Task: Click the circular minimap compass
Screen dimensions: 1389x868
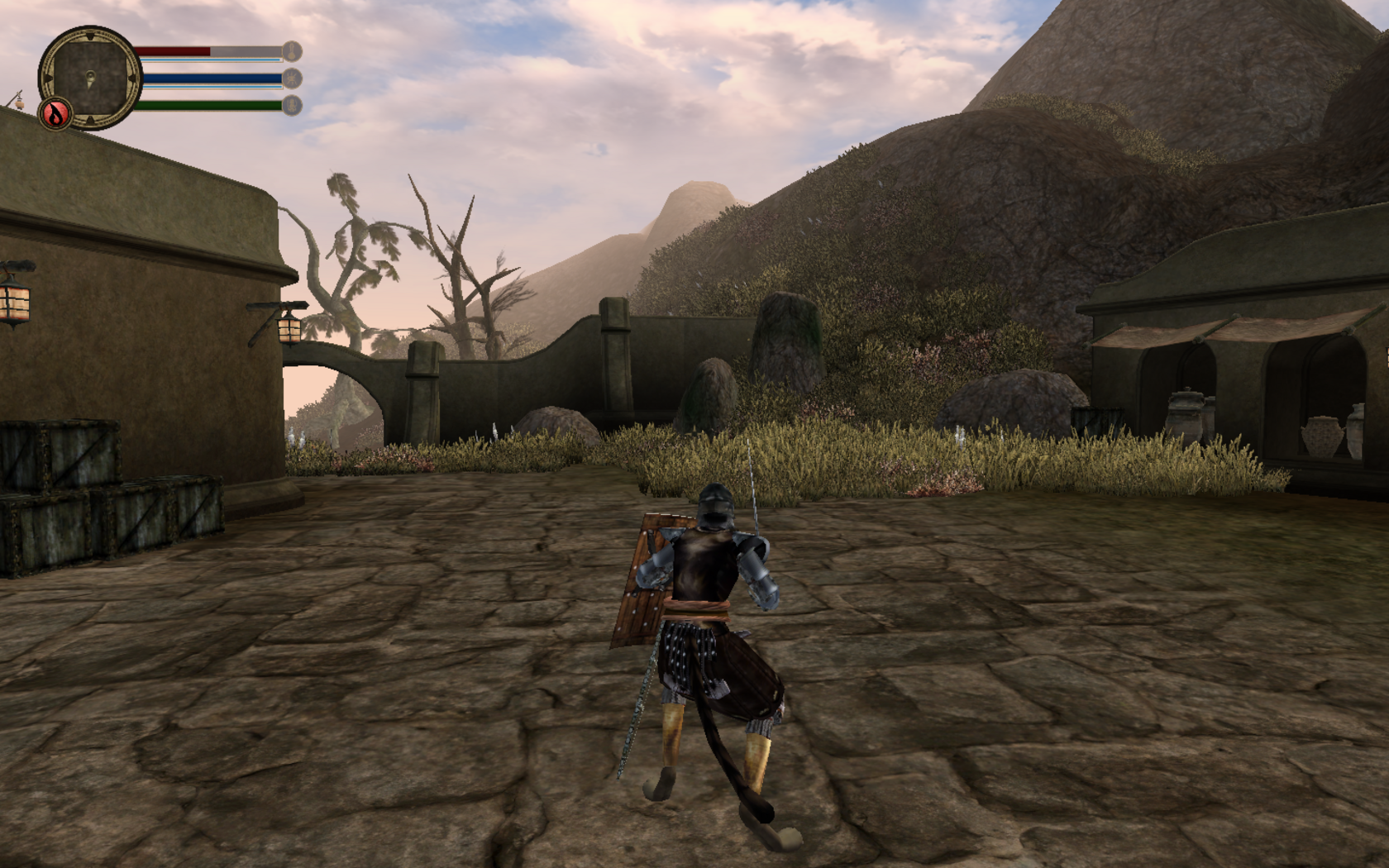Action: [89, 77]
